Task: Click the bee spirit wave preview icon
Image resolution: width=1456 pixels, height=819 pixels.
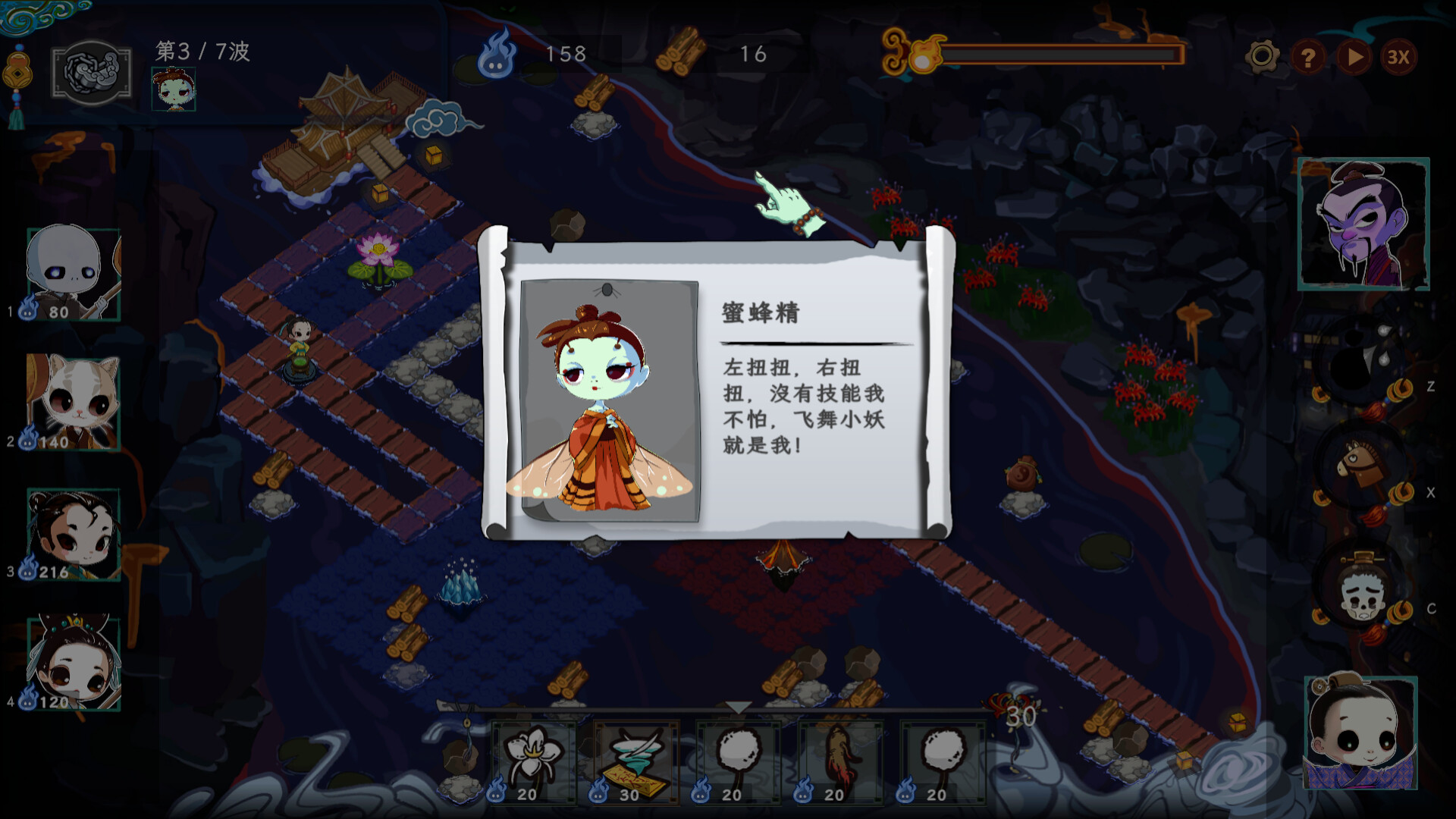Action: pos(174,89)
